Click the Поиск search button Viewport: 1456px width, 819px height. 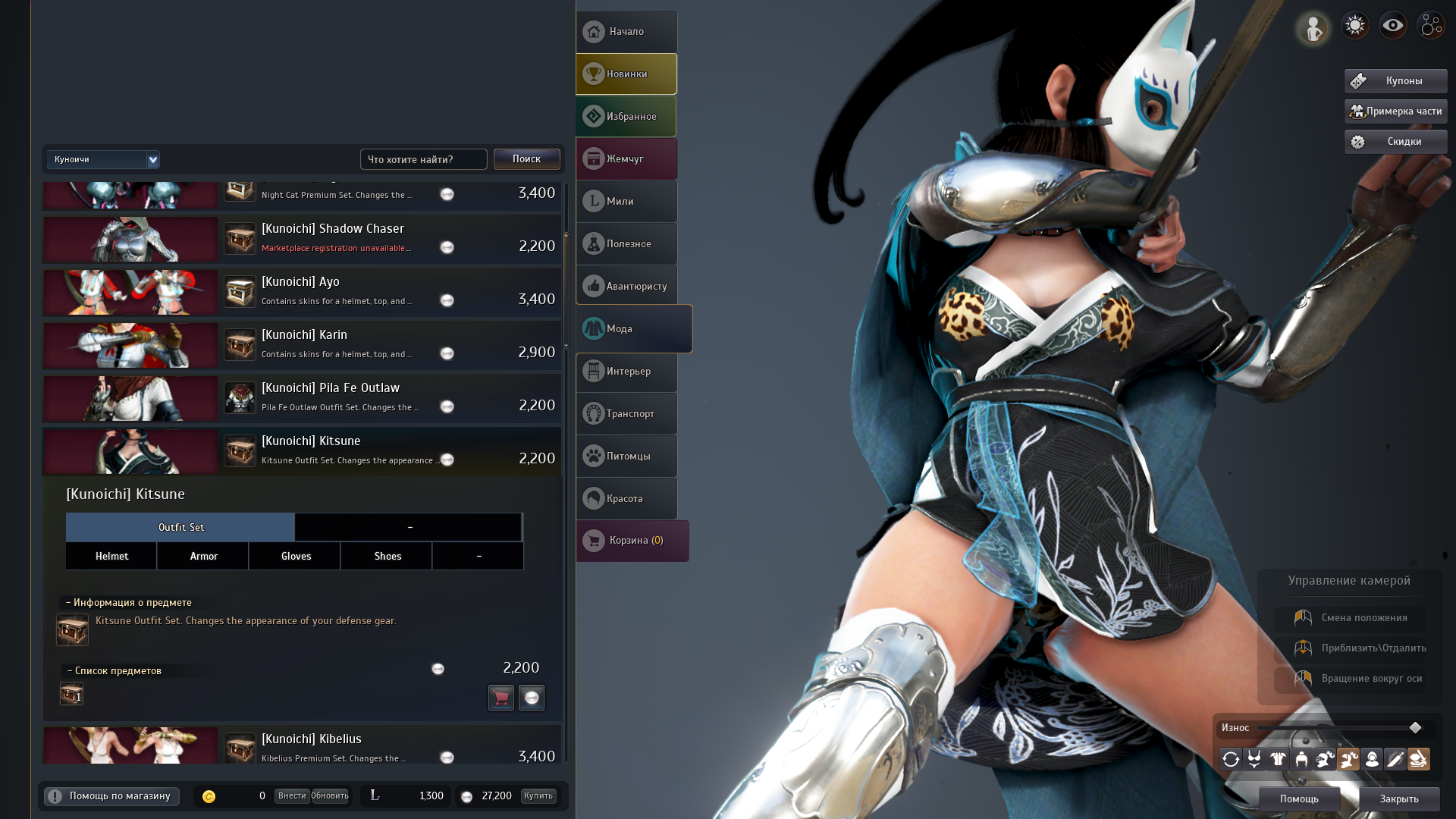pos(526,159)
